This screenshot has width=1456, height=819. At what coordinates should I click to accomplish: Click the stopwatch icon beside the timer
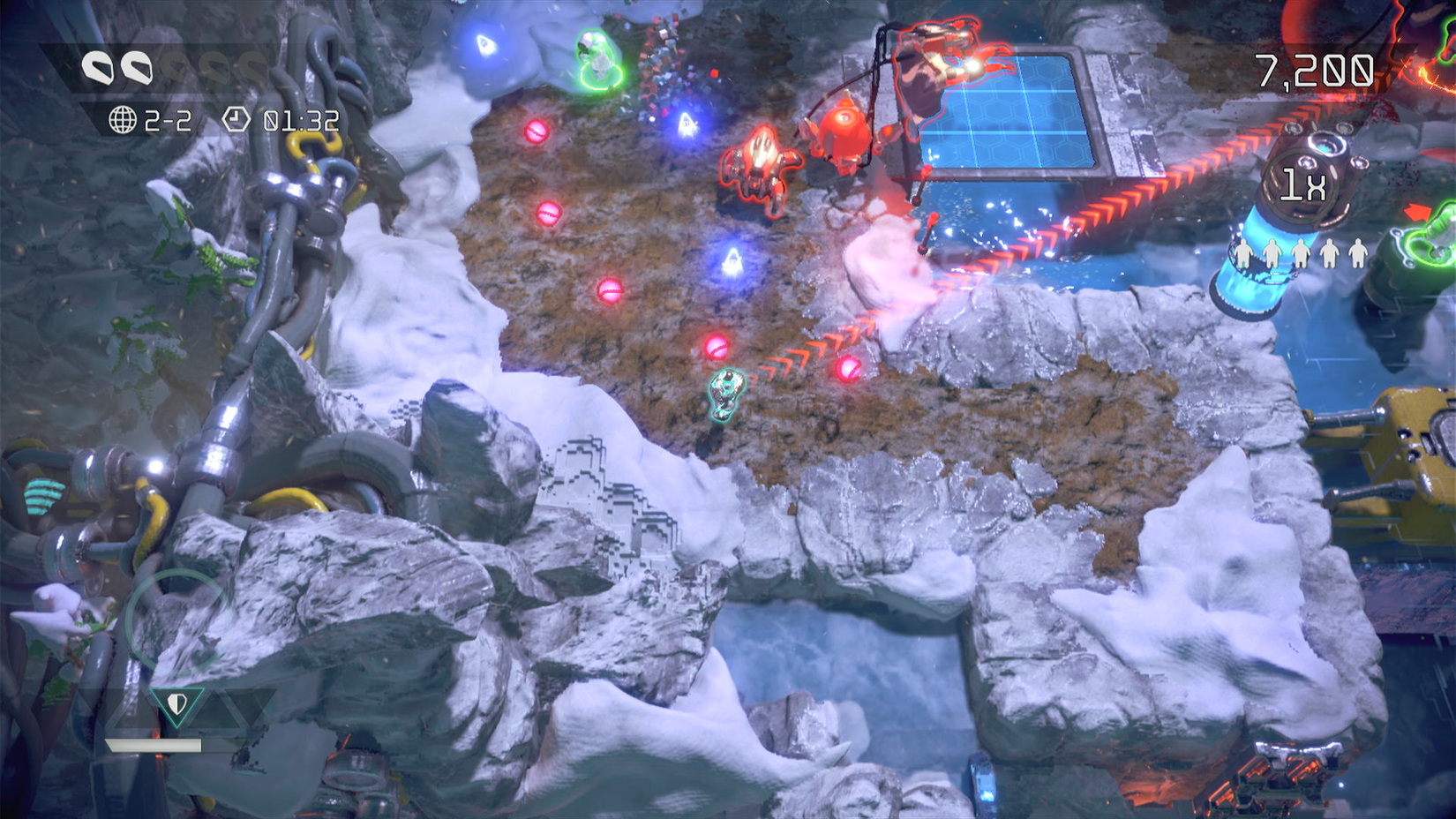(236, 119)
